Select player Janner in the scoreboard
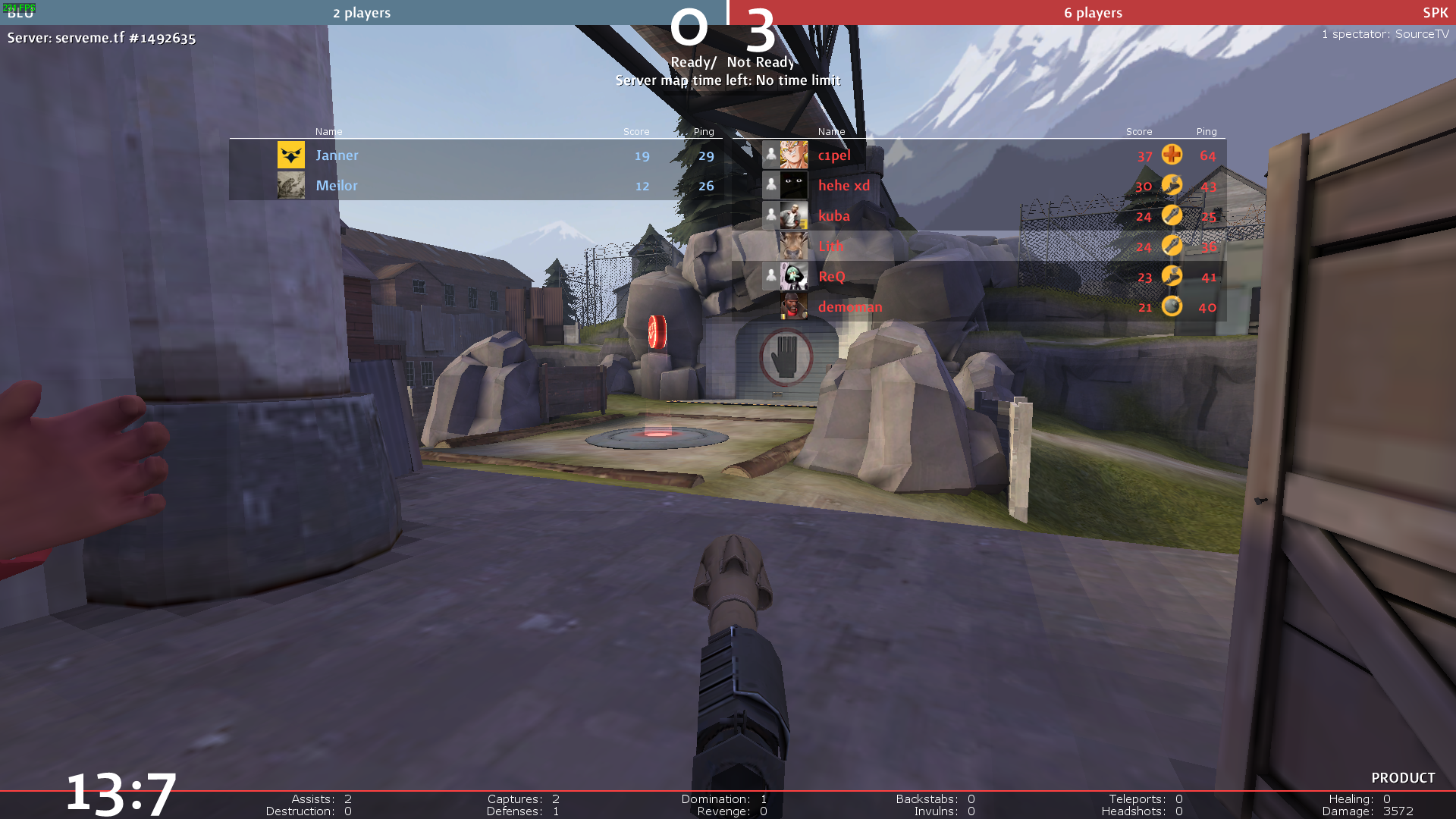The height and width of the screenshot is (819, 1456). [337, 155]
